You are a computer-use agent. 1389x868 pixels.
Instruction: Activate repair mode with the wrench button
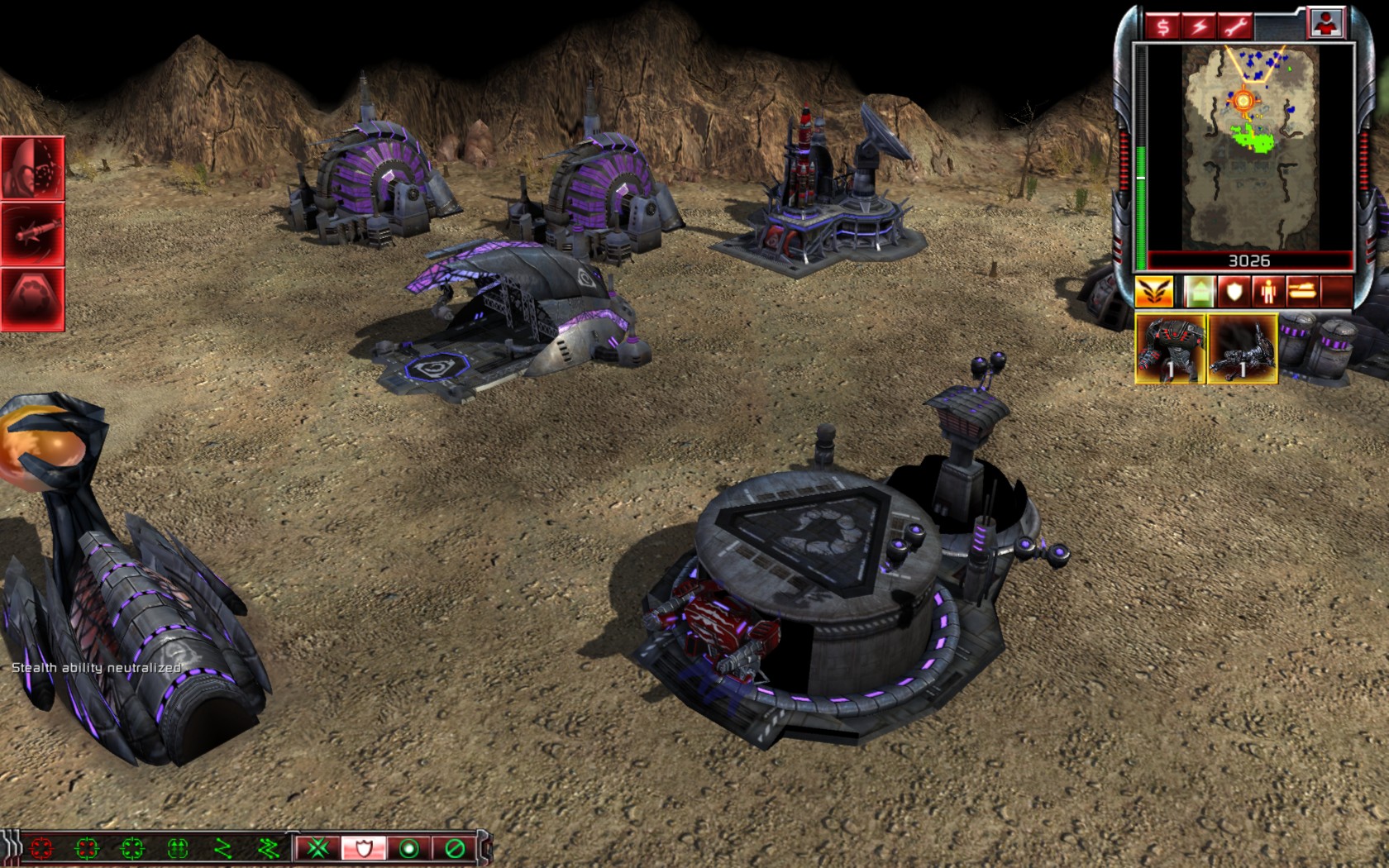point(1235,26)
